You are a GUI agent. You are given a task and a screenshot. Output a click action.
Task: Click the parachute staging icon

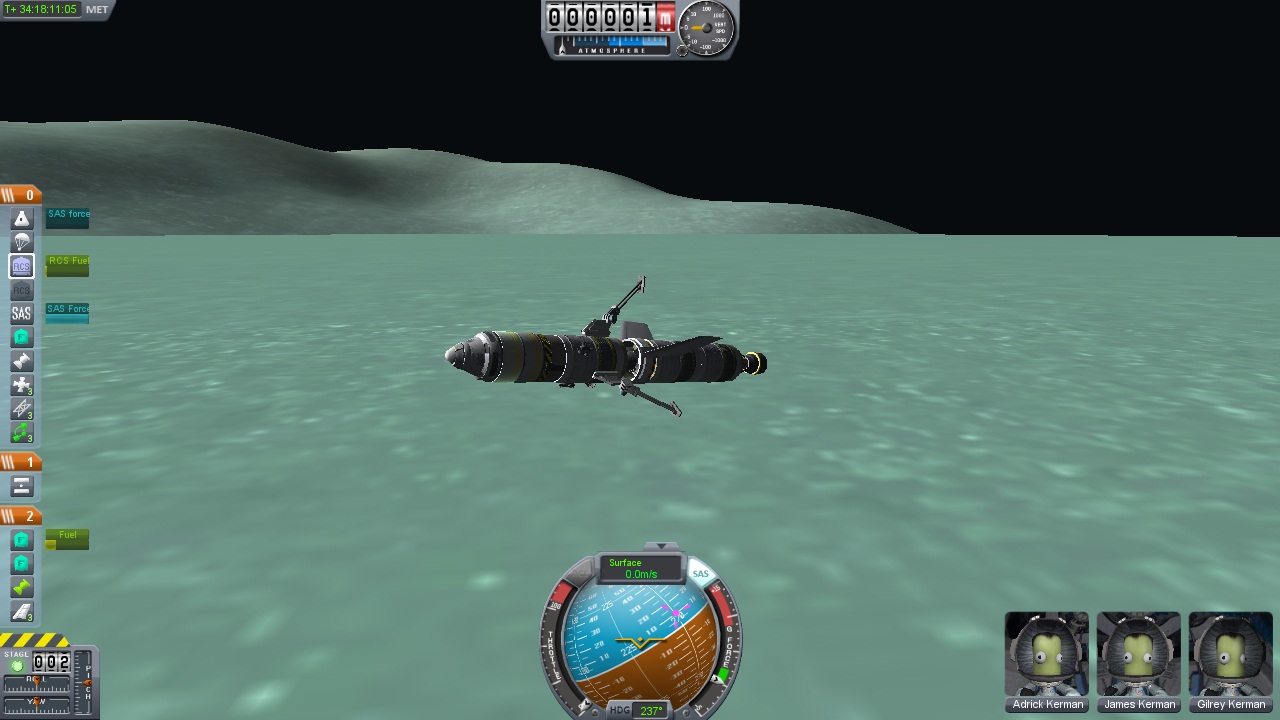point(21,242)
